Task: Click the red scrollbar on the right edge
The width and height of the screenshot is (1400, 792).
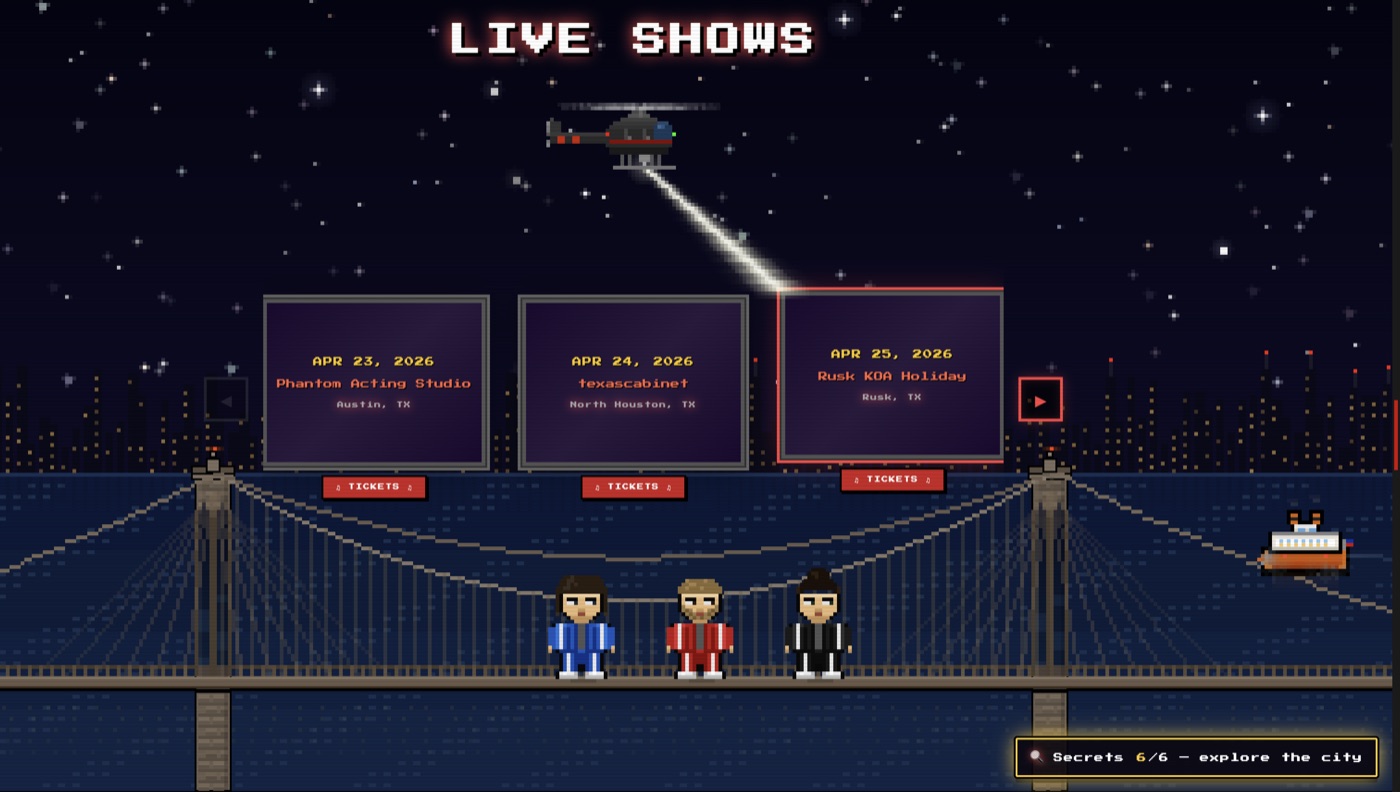Action: point(1396,430)
